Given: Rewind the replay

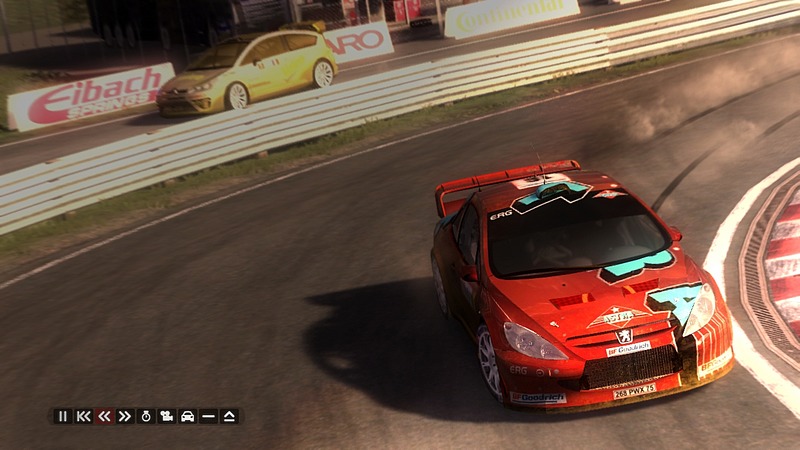Looking at the screenshot, I should [104, 416].
